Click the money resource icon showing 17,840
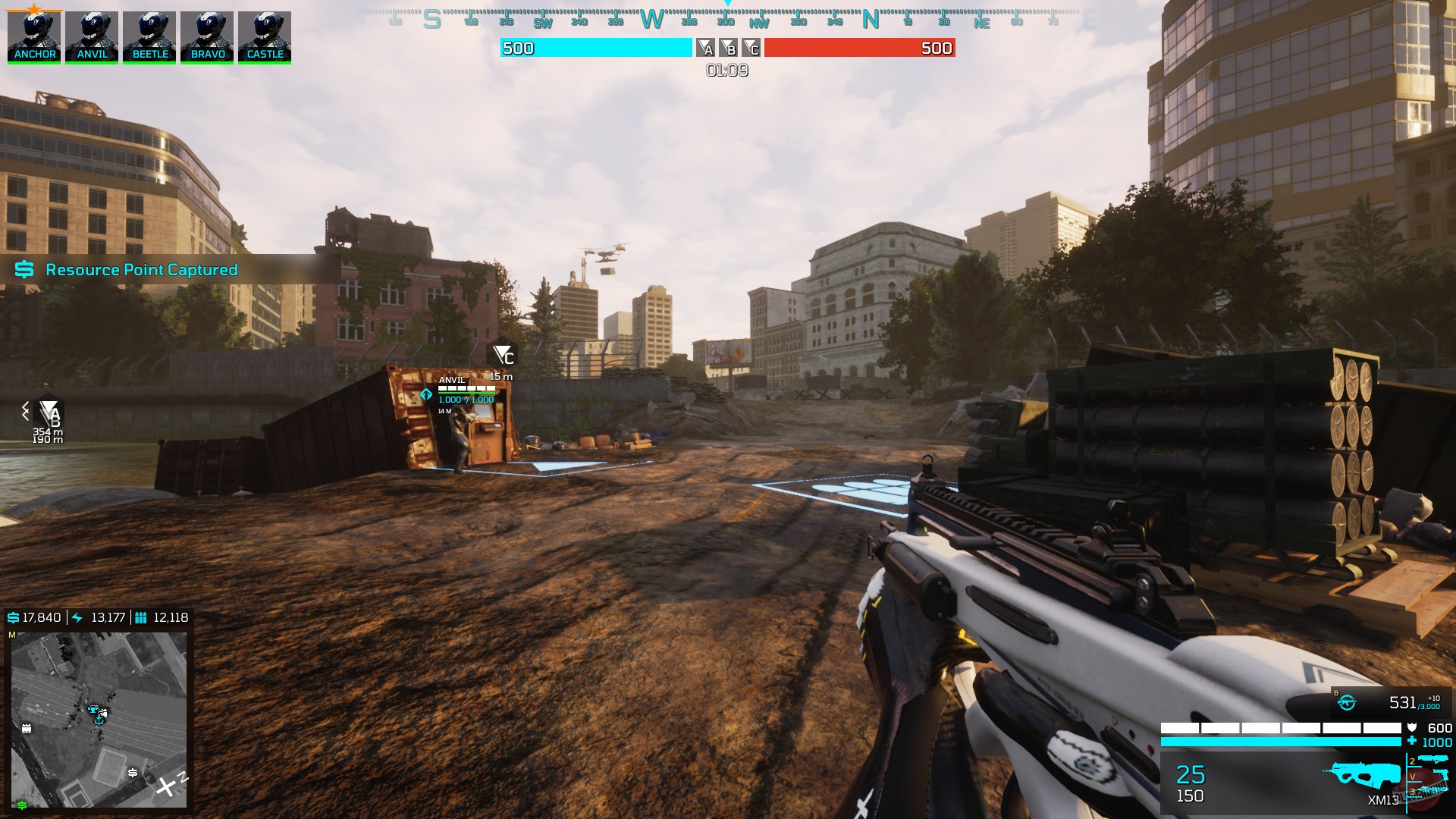 [x=14, y=617]
